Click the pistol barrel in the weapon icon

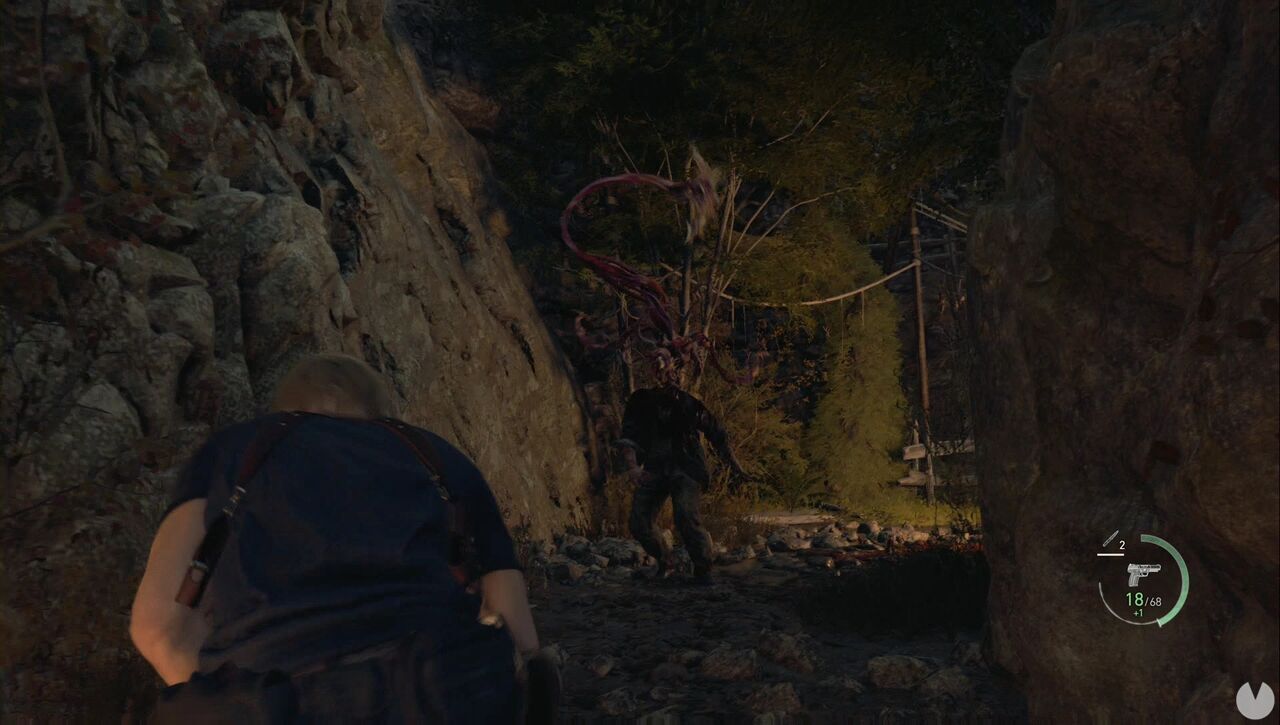pos(1154,568)
